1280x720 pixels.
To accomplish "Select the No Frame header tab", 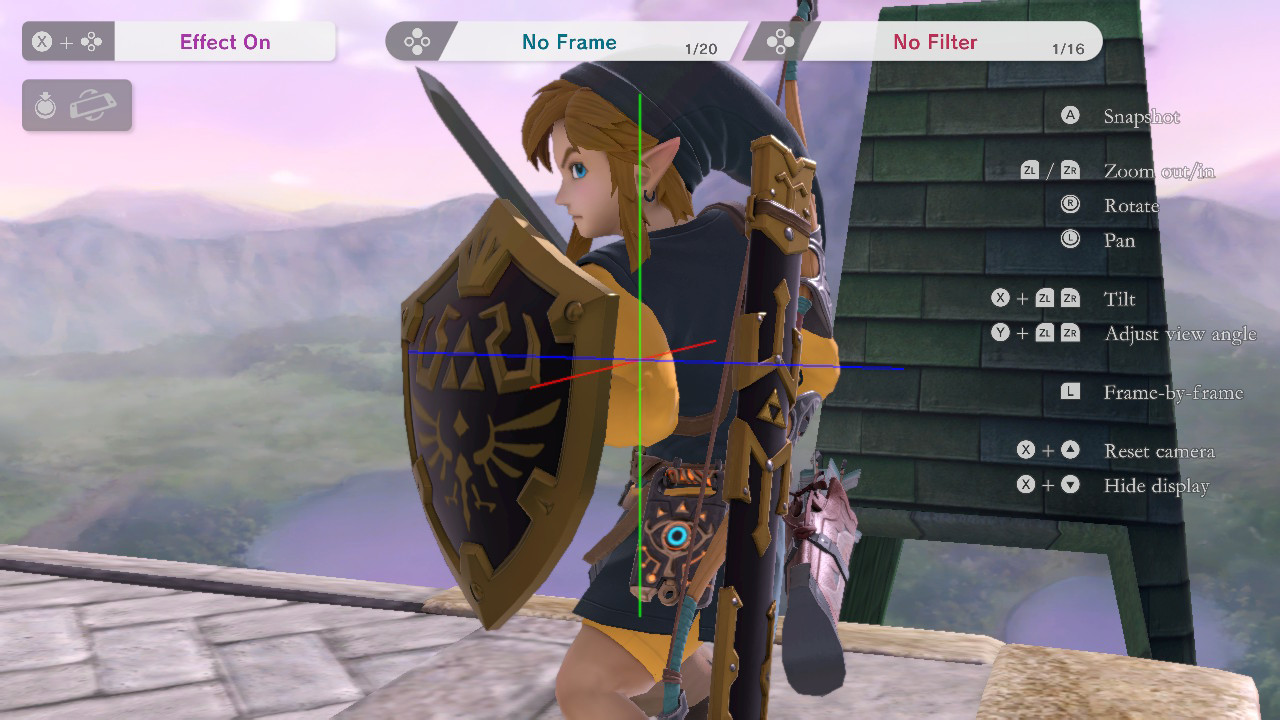I will point(568,42).
